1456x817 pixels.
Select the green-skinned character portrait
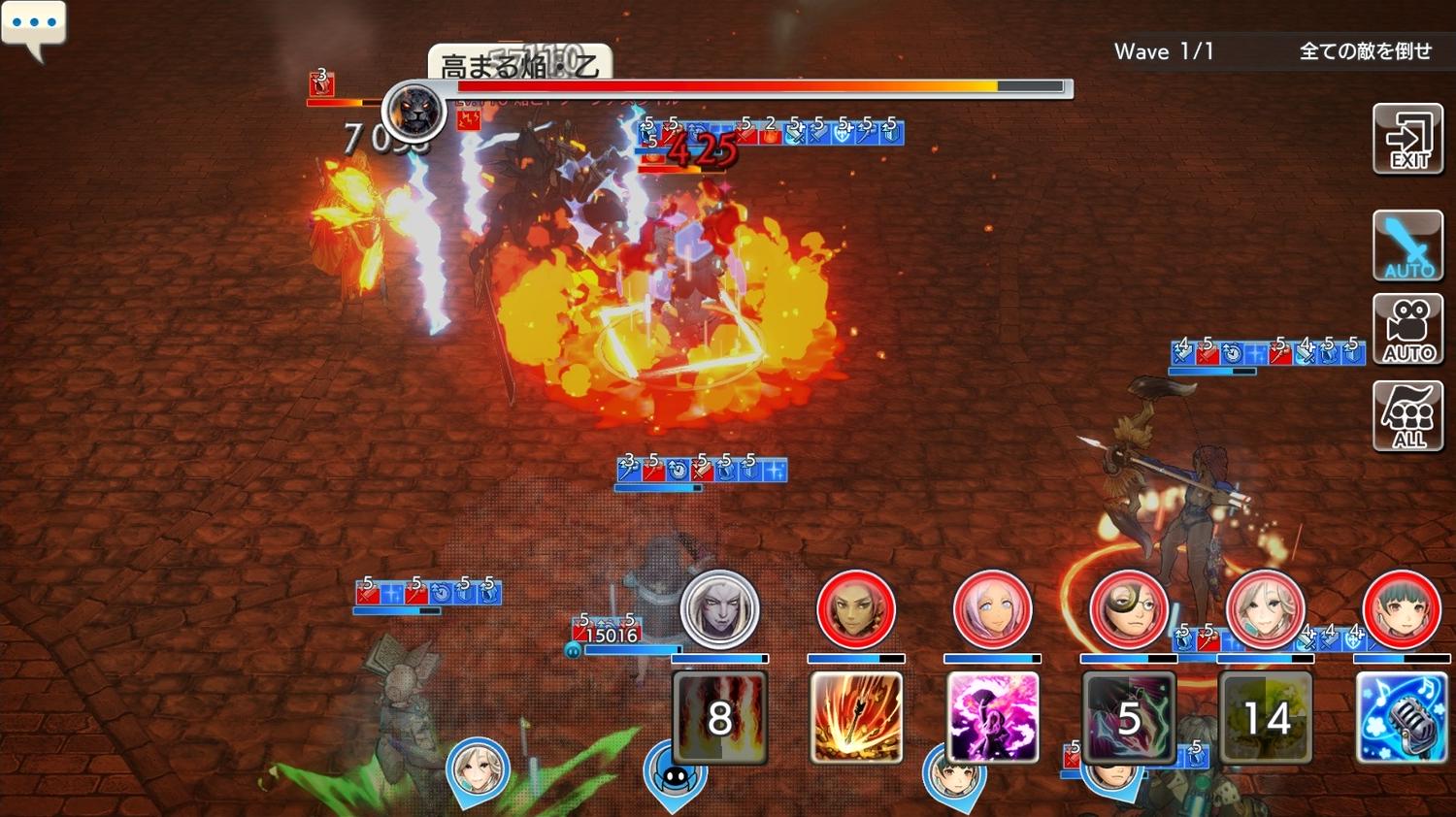click(855, 609)
